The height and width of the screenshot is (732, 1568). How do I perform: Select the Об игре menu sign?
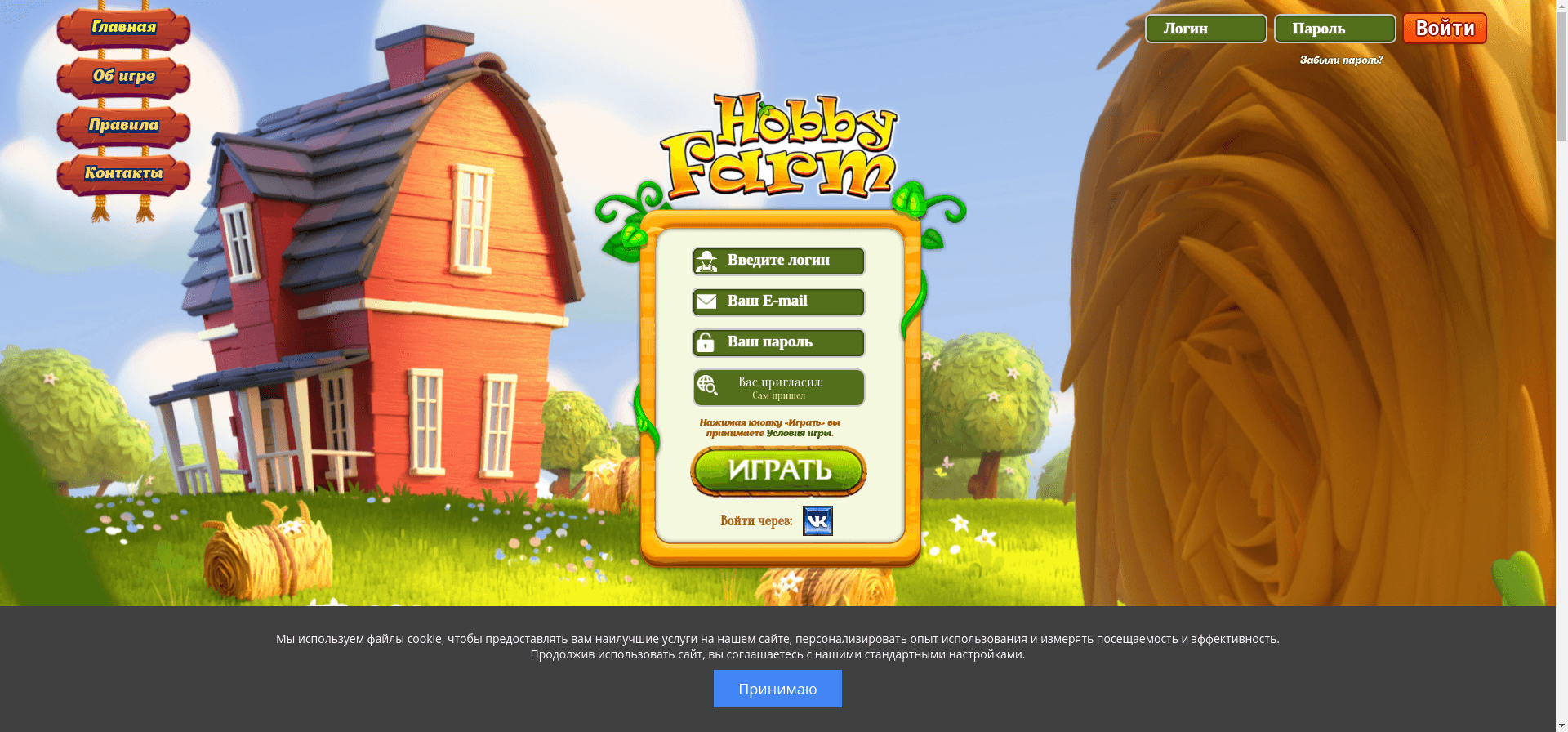[x=123, y=77]
